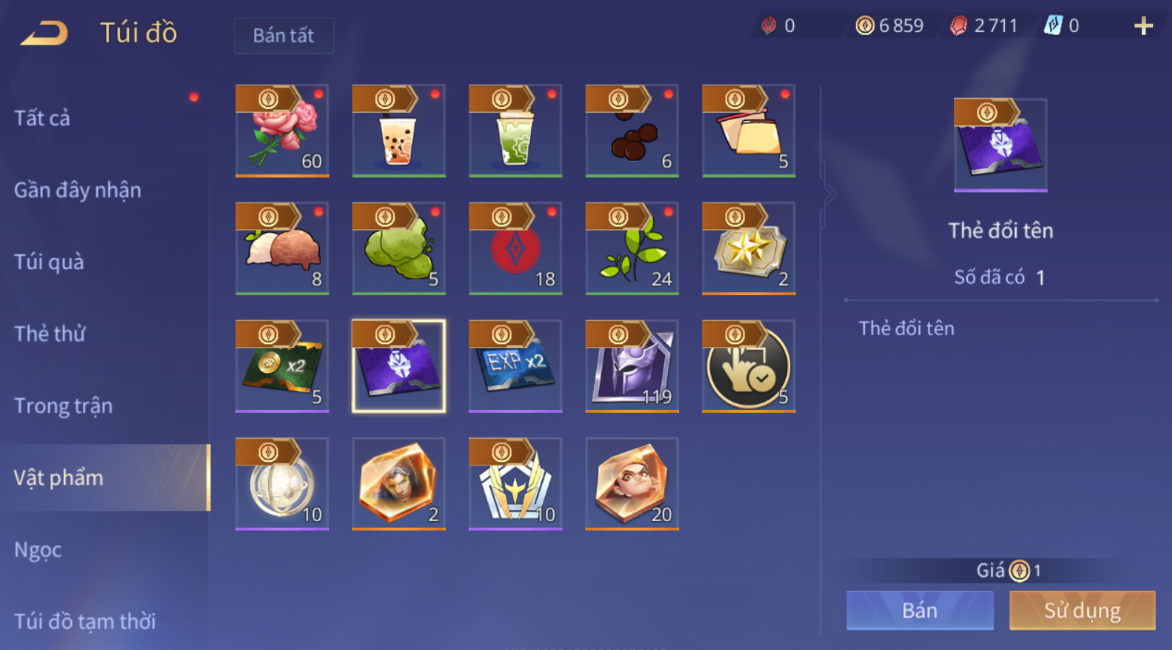The height and width of the screenshot is (650, 1172).
Task: Go back using the return arrow
Action: [x=44, y=33]
